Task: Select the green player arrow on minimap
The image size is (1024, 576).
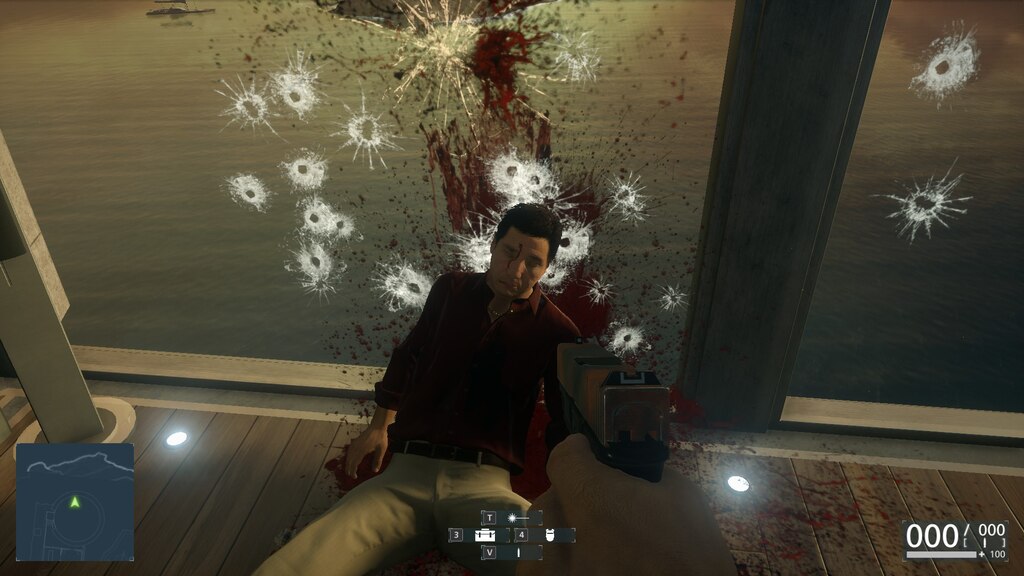Action: [75, 501]
